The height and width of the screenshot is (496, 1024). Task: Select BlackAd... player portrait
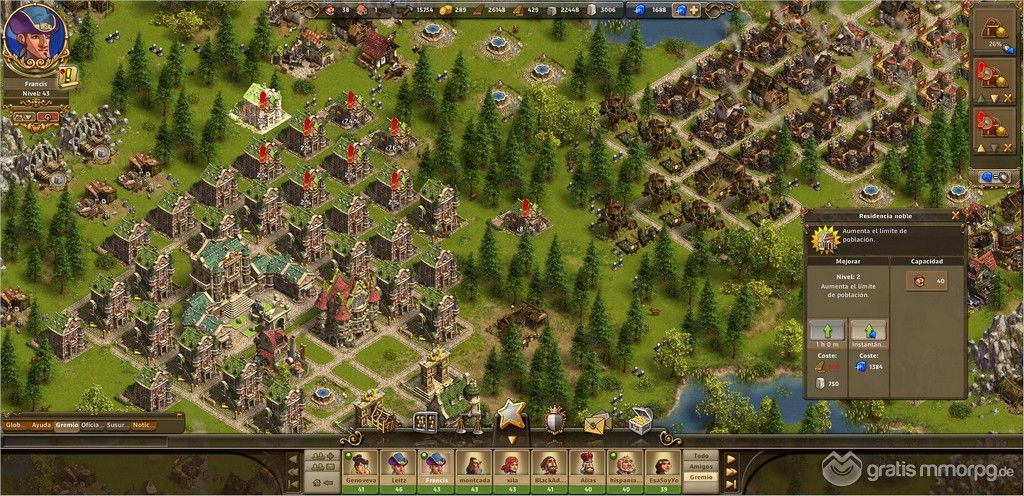click(x=547, y=463)
